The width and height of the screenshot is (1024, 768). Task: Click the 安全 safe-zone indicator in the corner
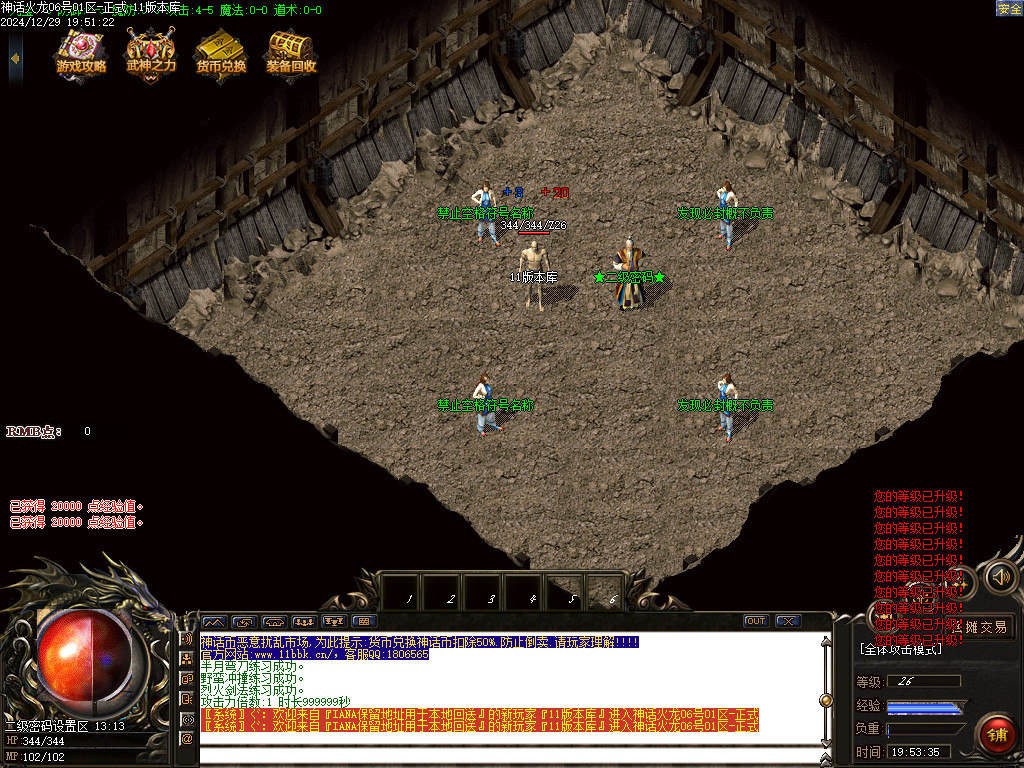[1009, 9]
